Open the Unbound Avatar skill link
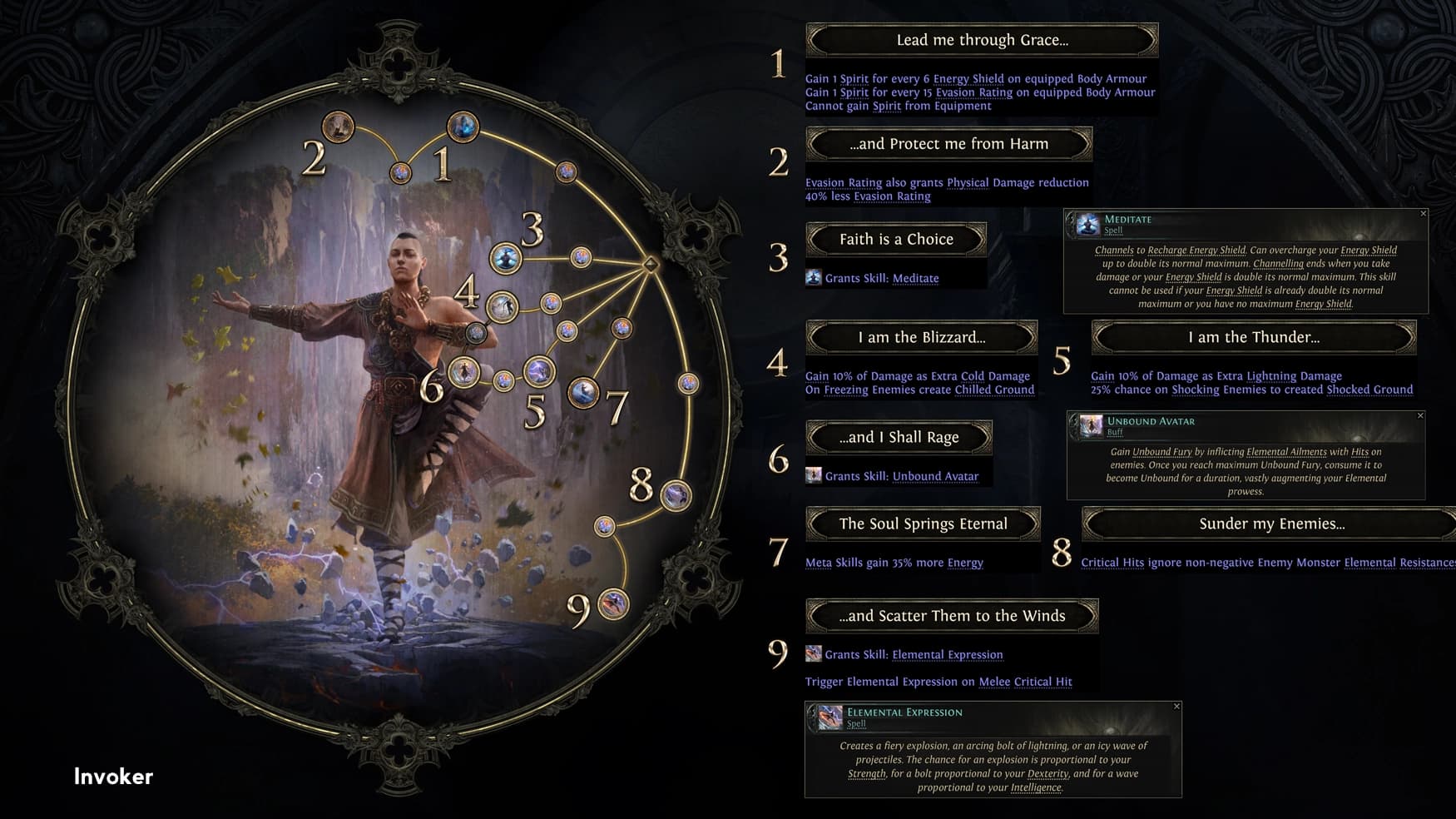Image resolution: width=1456 pixels, height=819 pixels. (935, 475)
